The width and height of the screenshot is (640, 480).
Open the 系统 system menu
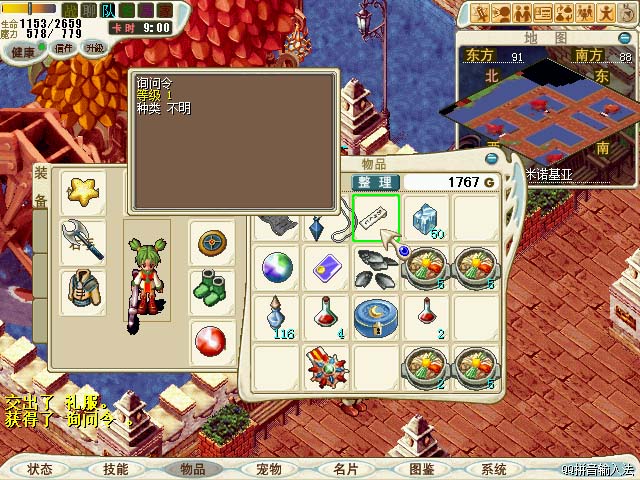coord(495,469)
